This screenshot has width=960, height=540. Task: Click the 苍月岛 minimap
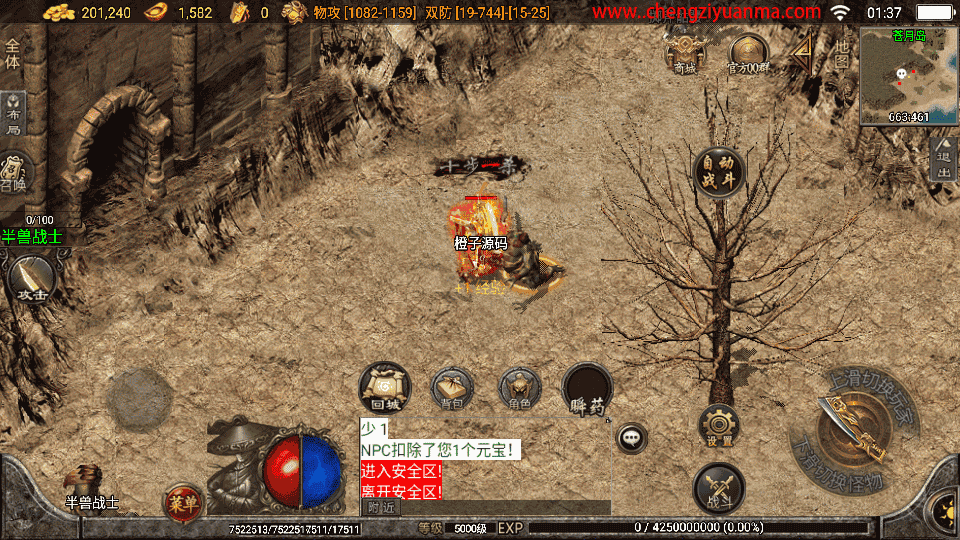(x=908, y=76)
